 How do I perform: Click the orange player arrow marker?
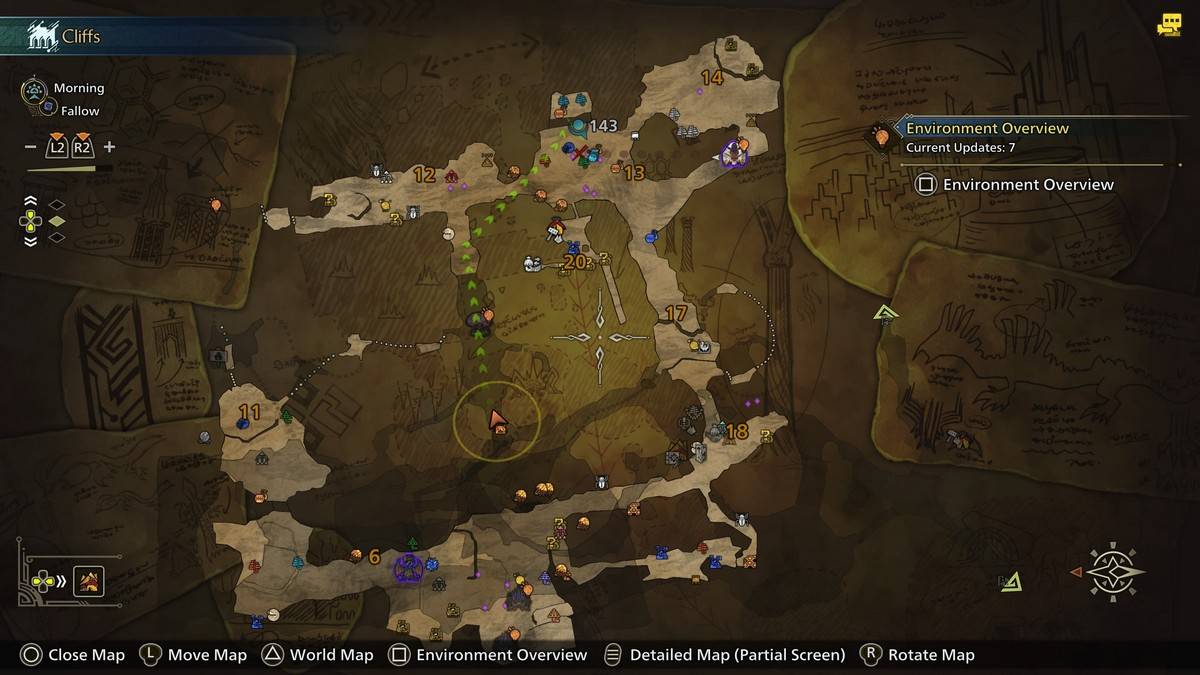(497, 420)
